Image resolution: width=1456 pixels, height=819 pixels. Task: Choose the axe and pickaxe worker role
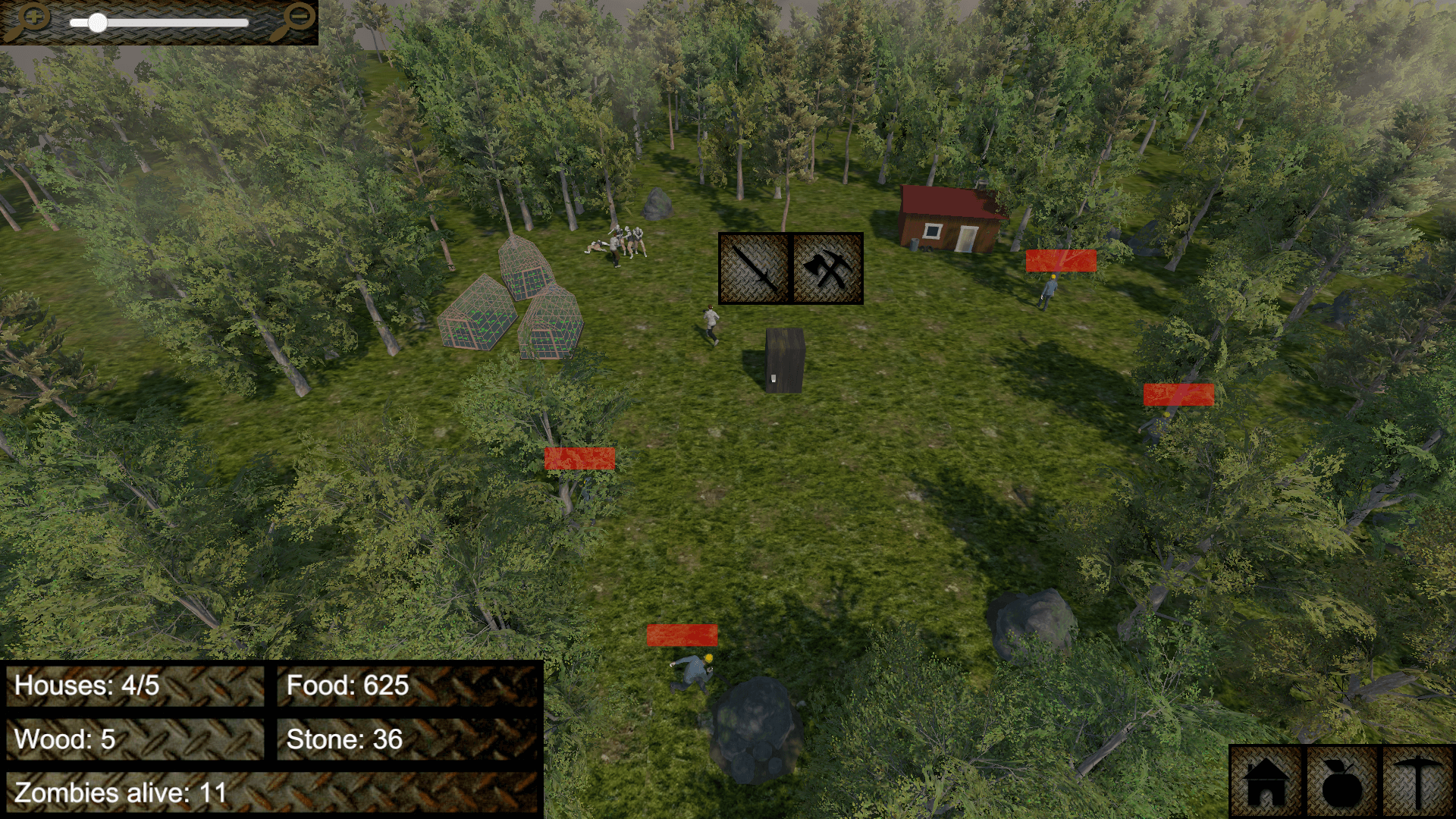827,268
